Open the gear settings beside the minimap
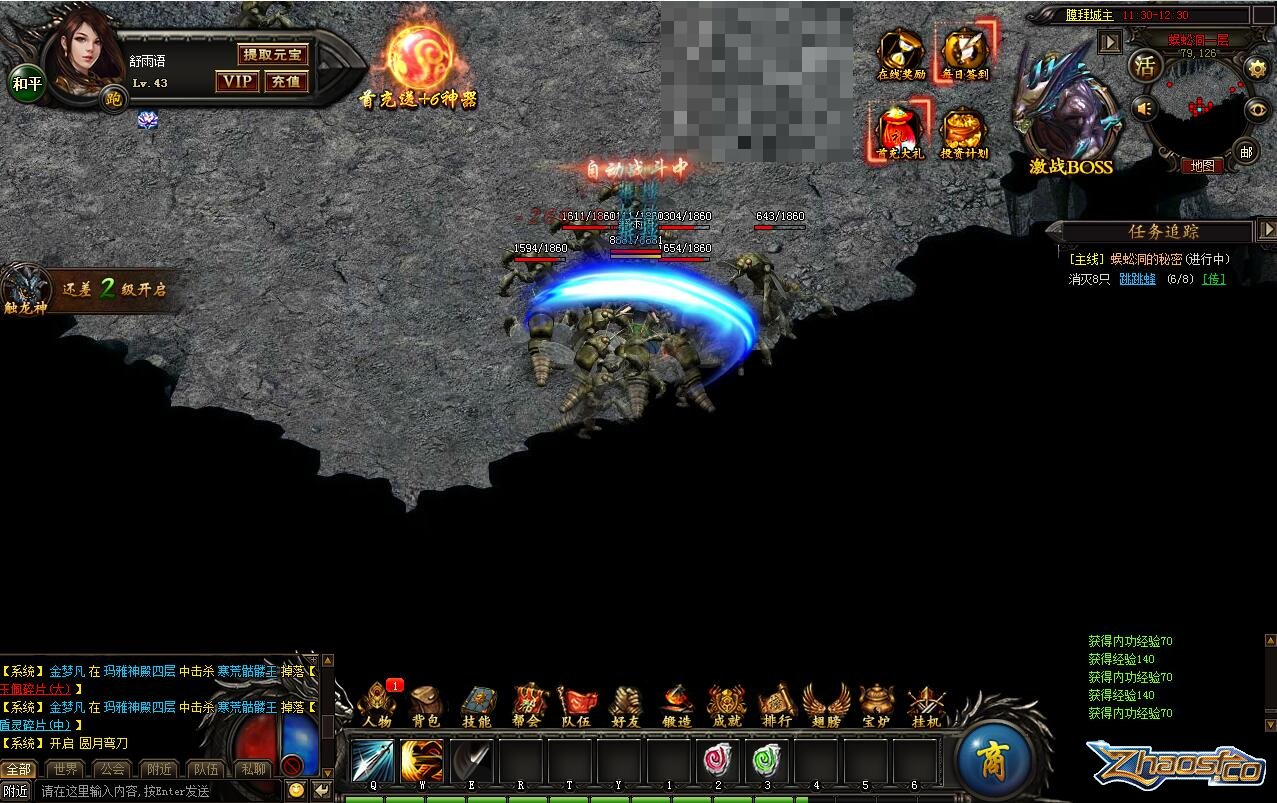 tap(1257, 68)
